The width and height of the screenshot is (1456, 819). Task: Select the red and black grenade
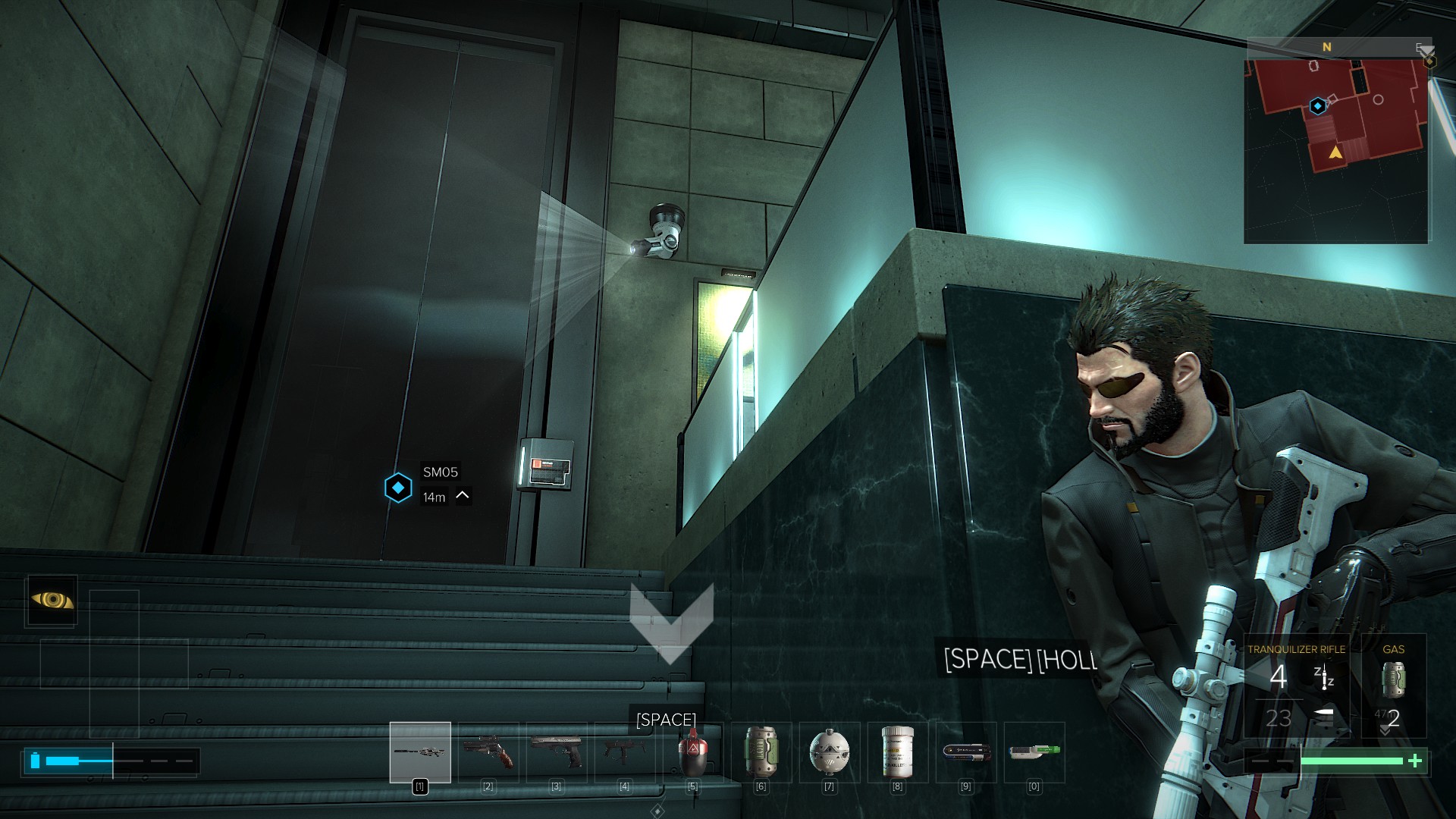692,752
